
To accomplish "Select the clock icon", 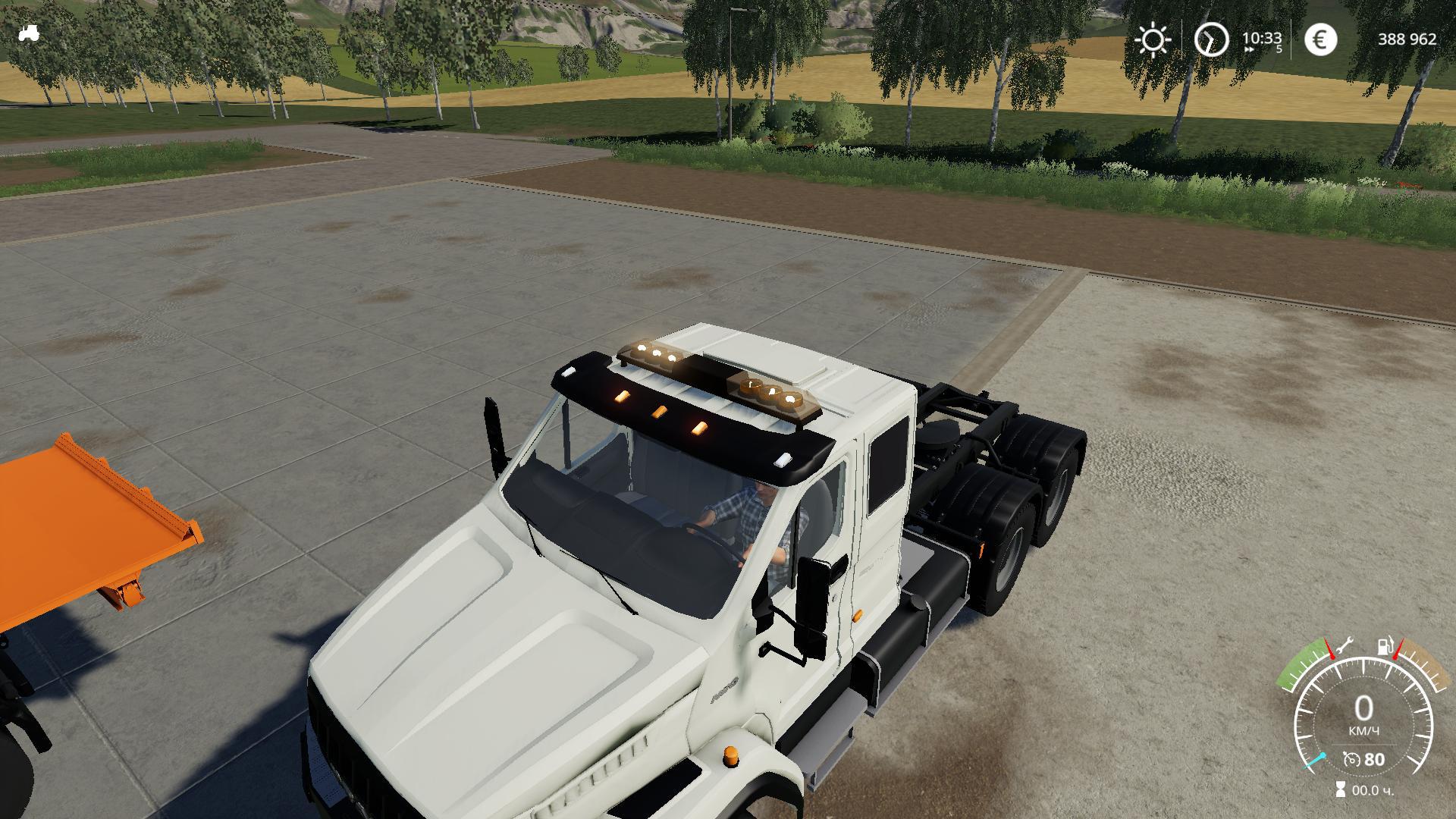I will (x=1211, y=39).
